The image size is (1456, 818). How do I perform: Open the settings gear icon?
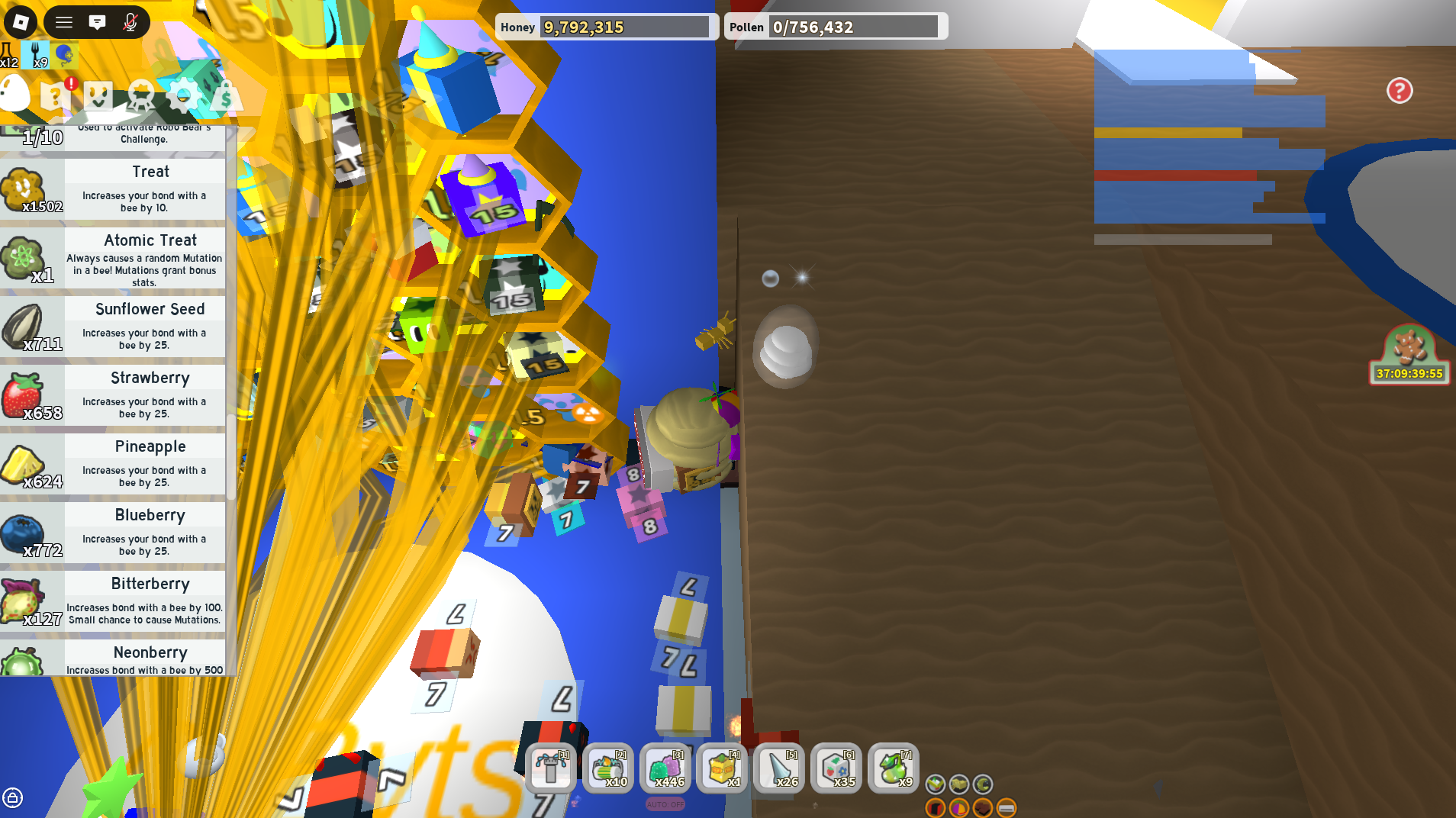(x=182, y=95)
